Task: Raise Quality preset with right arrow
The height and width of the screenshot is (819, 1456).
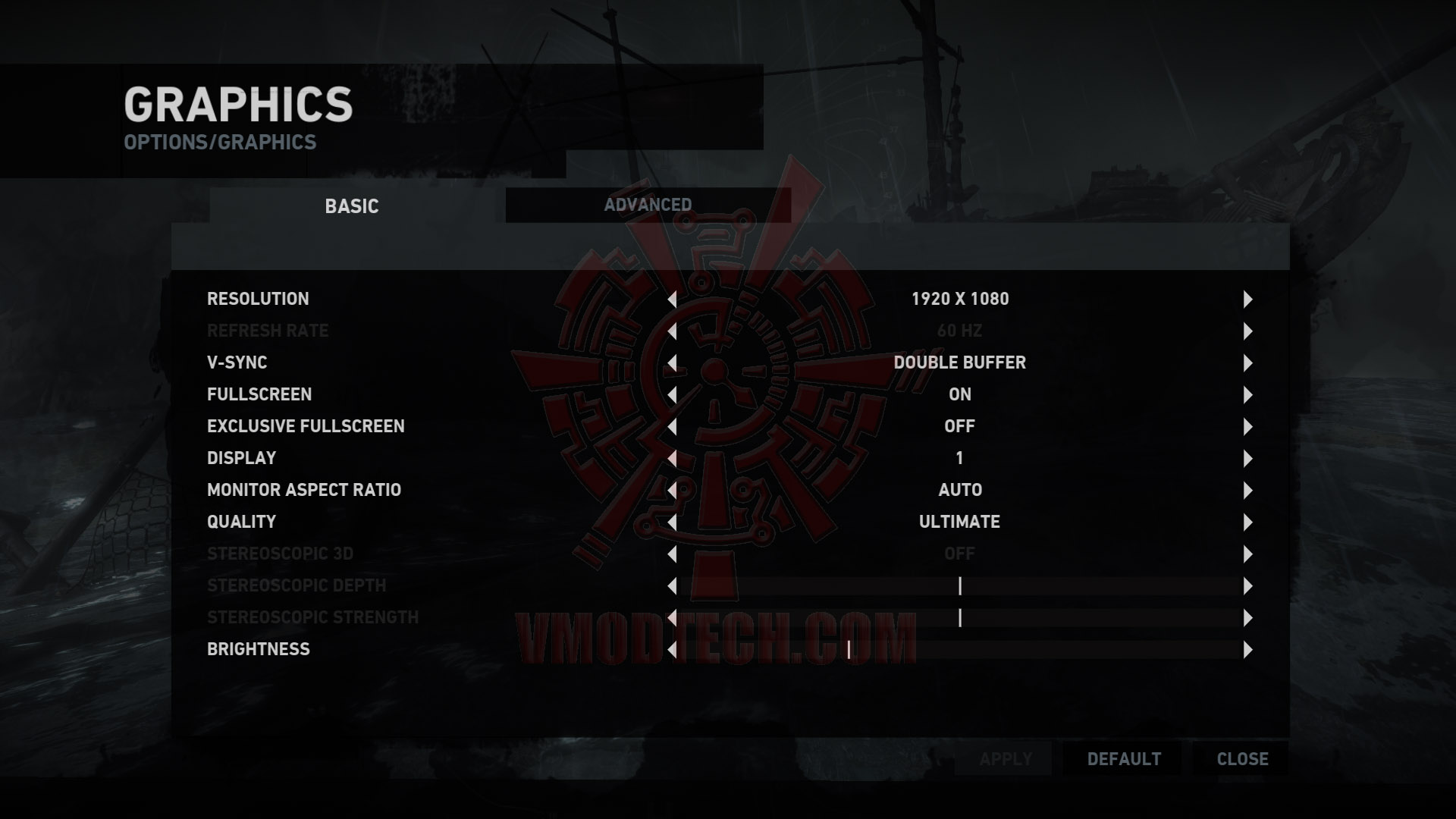Action: [1247, 522]
